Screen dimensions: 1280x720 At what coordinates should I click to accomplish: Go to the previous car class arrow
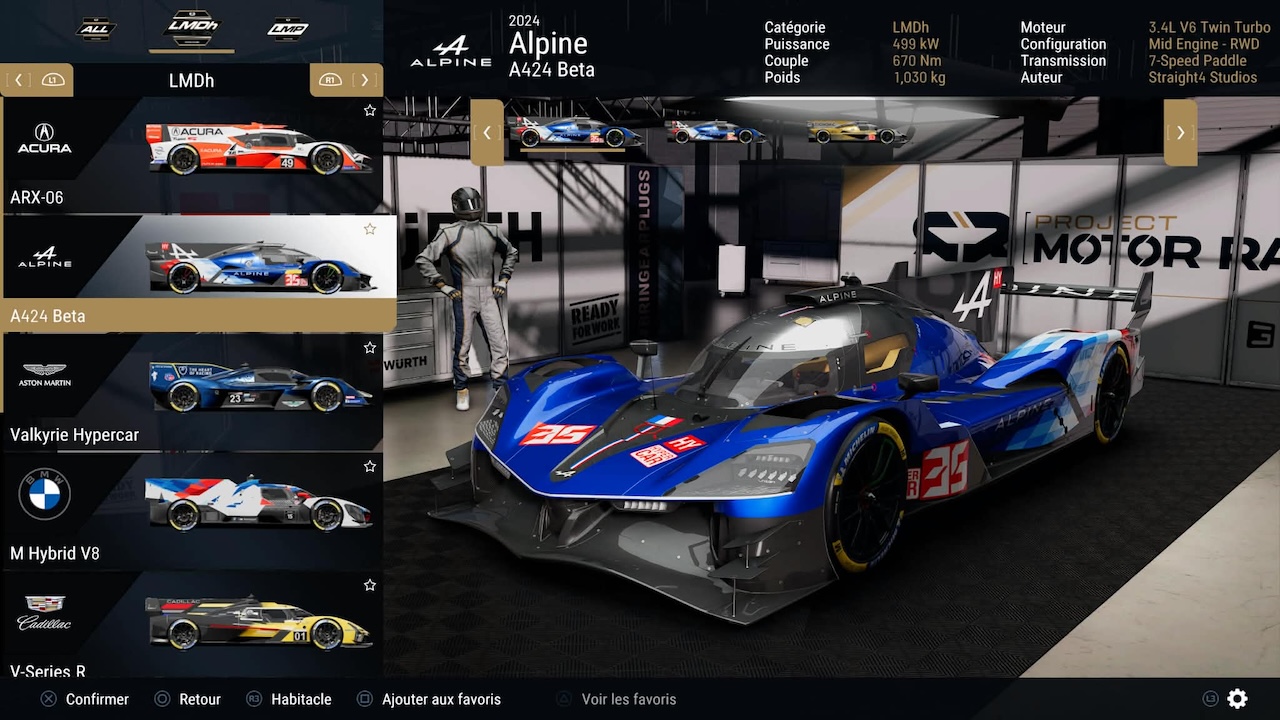coord(18,80)
